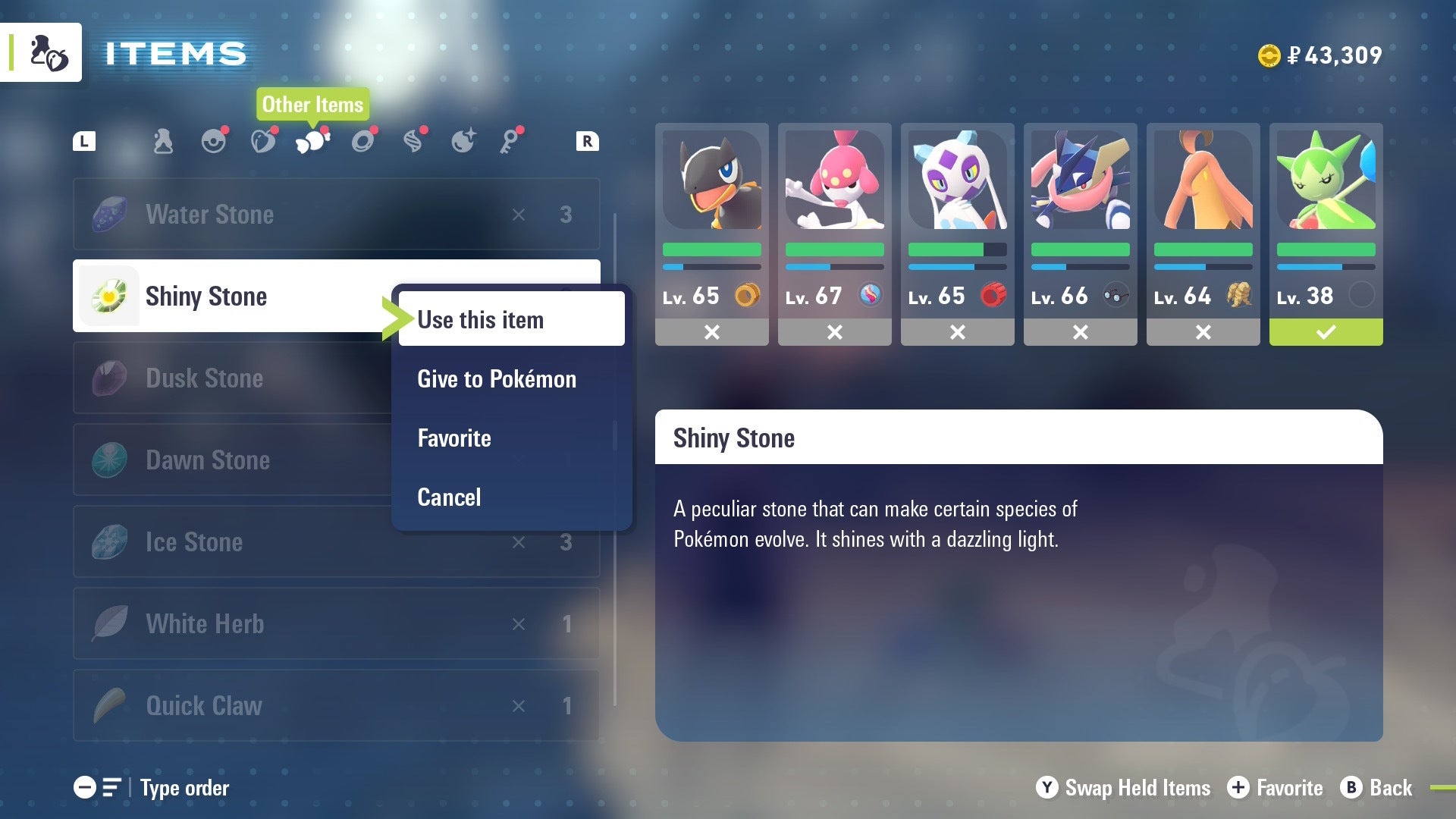Confirm Roselia with the green checkmark
Image resolution: width=1456 pixels, height=819 pixels.
tap(1326, 332)
